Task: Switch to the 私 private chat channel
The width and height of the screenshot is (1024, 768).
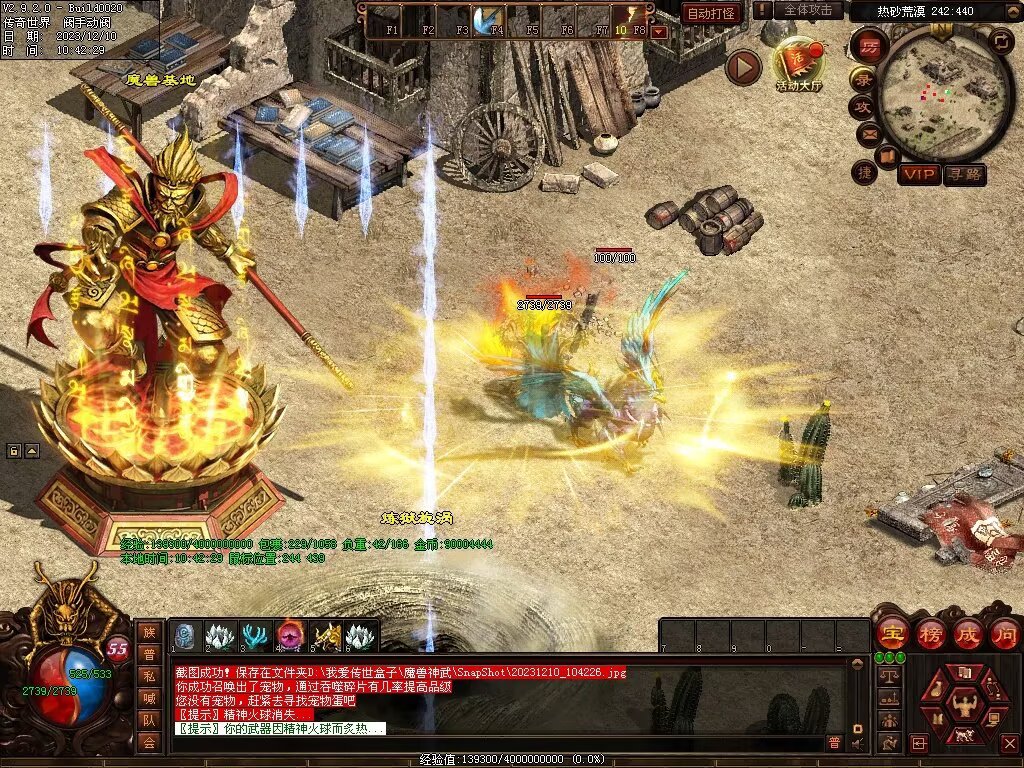Action: 149,676
